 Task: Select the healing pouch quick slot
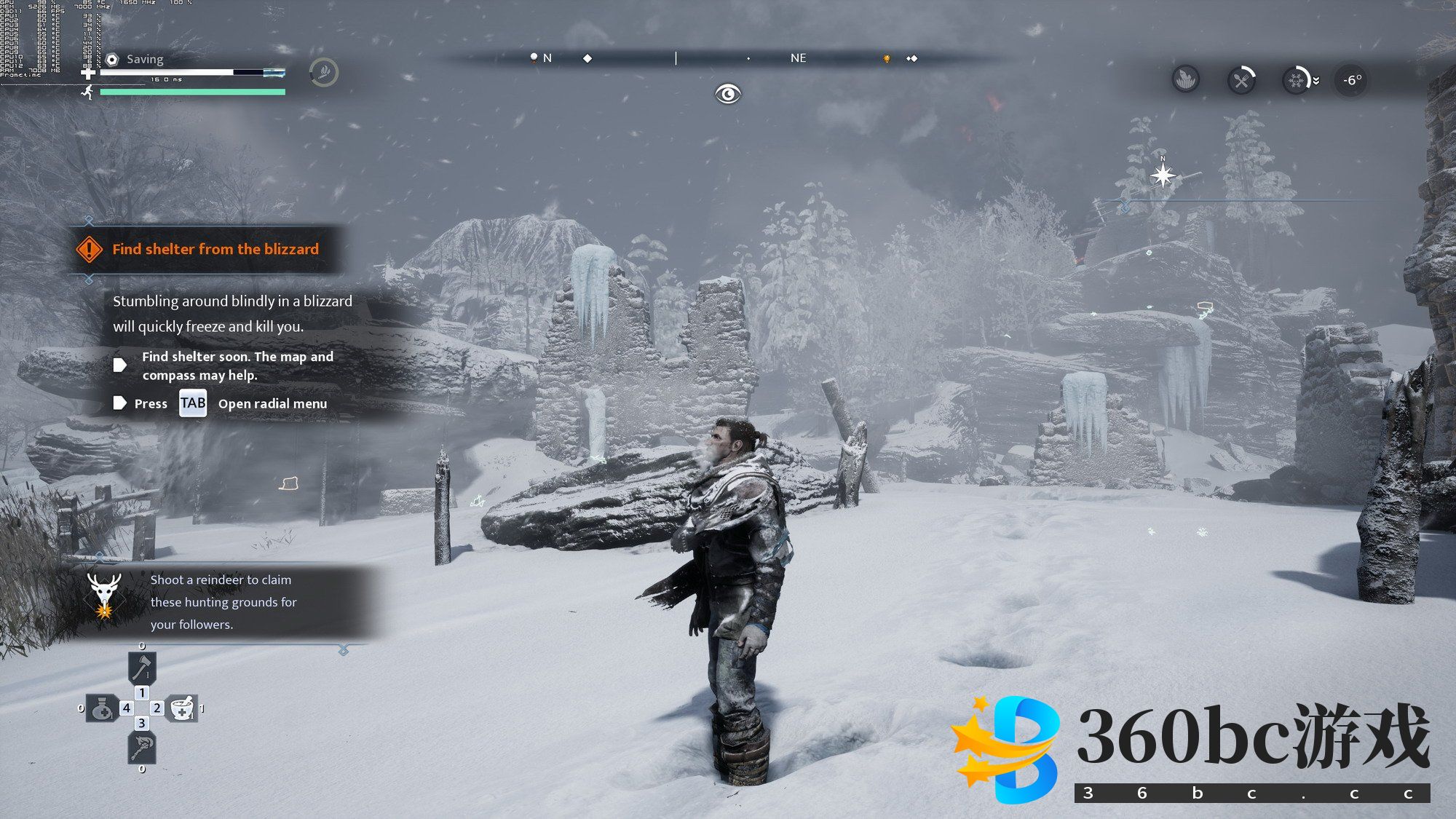102,708
